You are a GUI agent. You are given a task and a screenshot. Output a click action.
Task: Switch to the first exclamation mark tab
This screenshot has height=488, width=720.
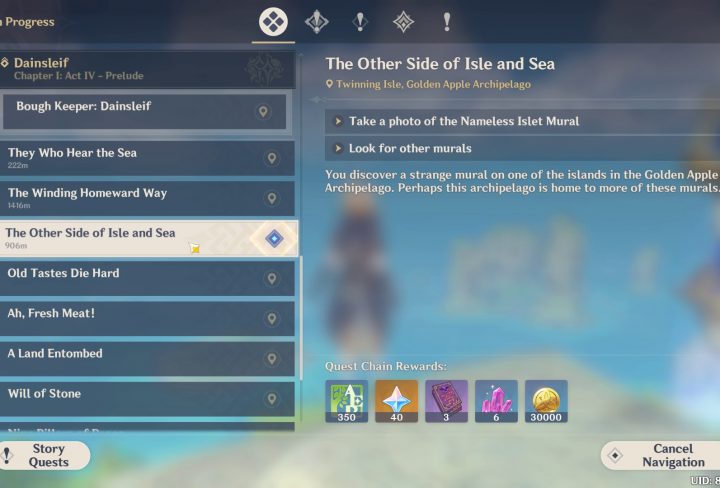pyautogui.click(x=360, y=22)
